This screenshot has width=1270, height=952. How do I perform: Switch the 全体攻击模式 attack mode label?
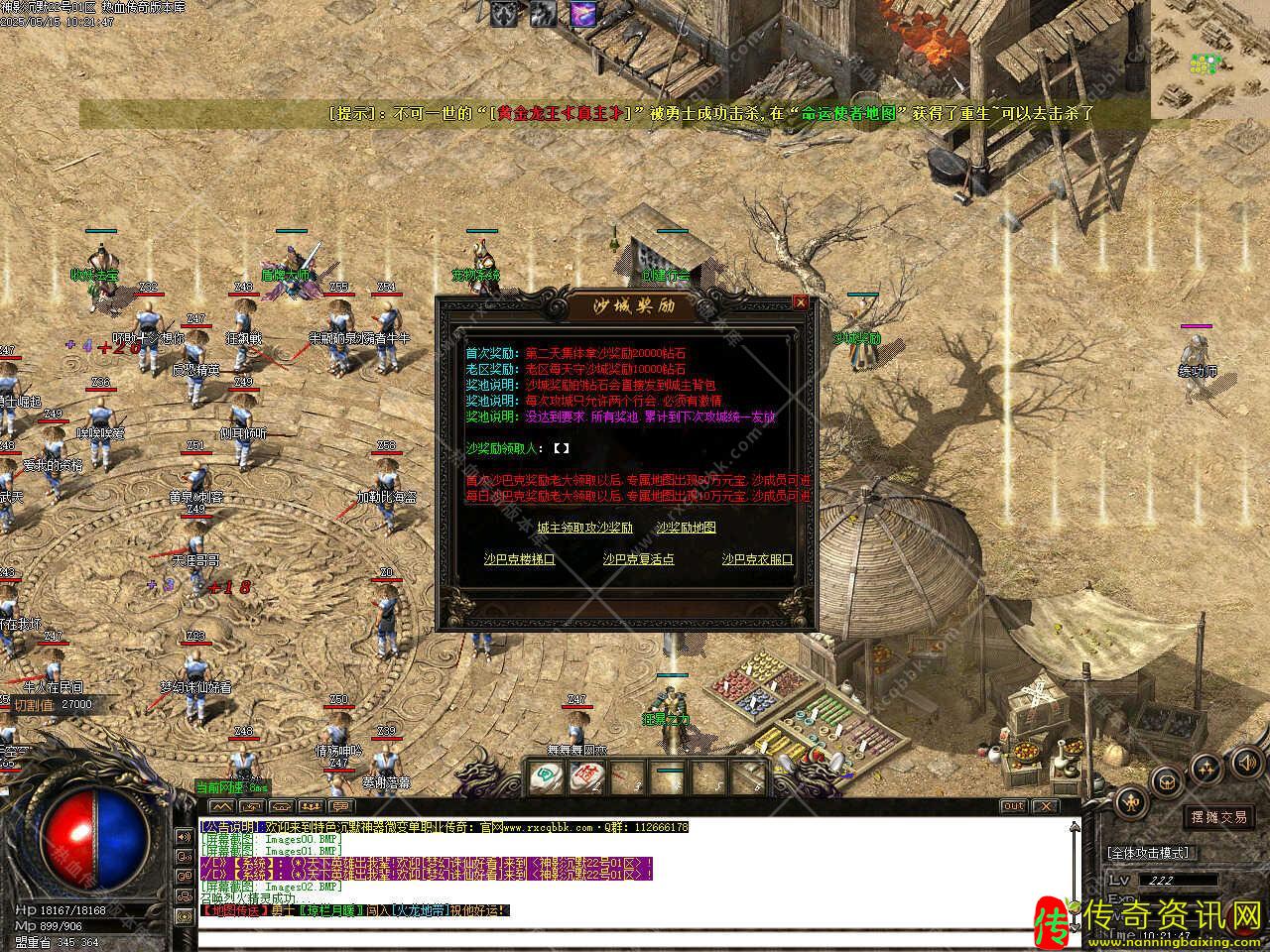coord(1149,853)
